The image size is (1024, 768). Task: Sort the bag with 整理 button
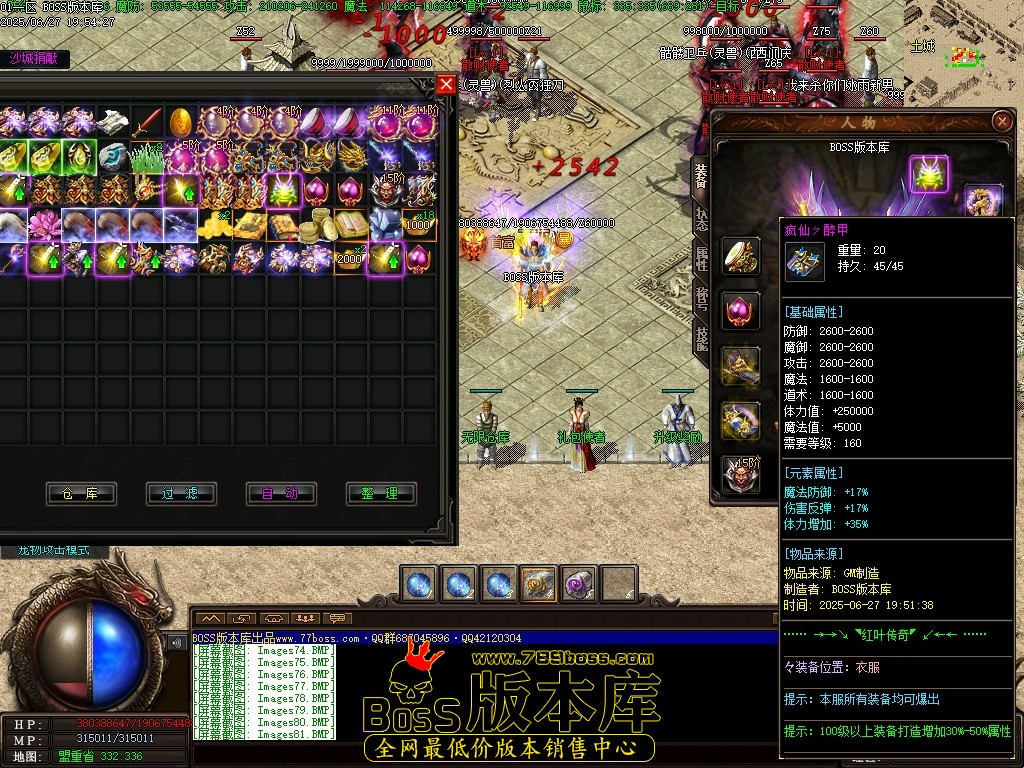click(x=381, y=493)
